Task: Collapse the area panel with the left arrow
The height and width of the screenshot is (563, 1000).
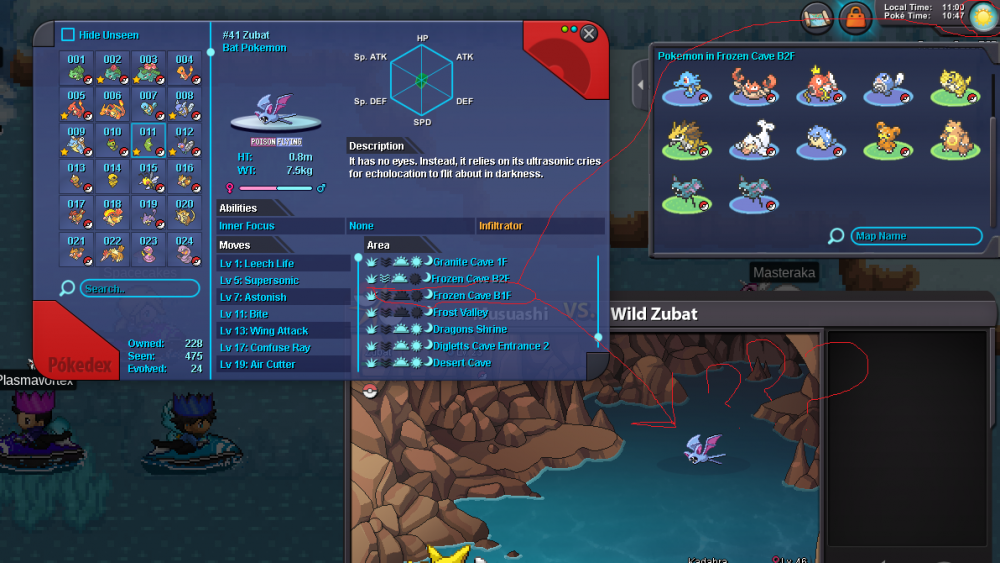Action: [x=640, y=90]
